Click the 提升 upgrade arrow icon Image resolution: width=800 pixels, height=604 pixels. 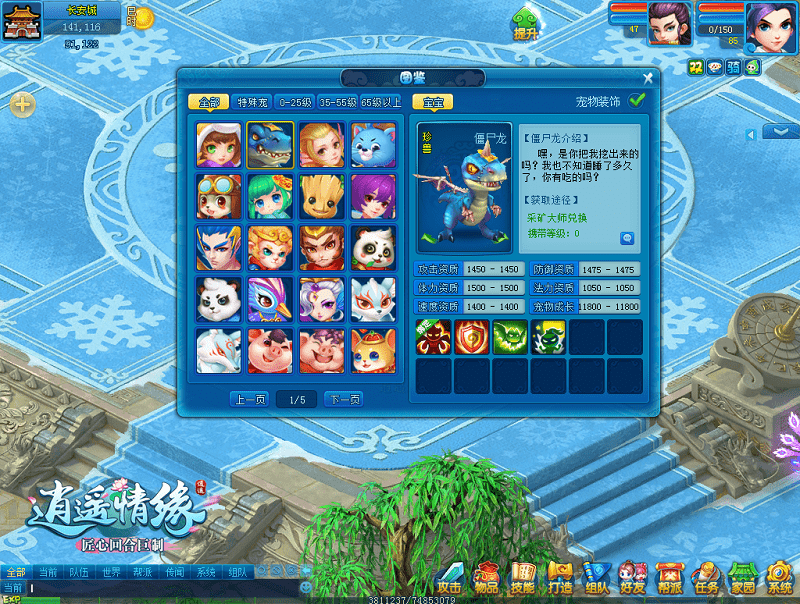click(x=526, y=22)
